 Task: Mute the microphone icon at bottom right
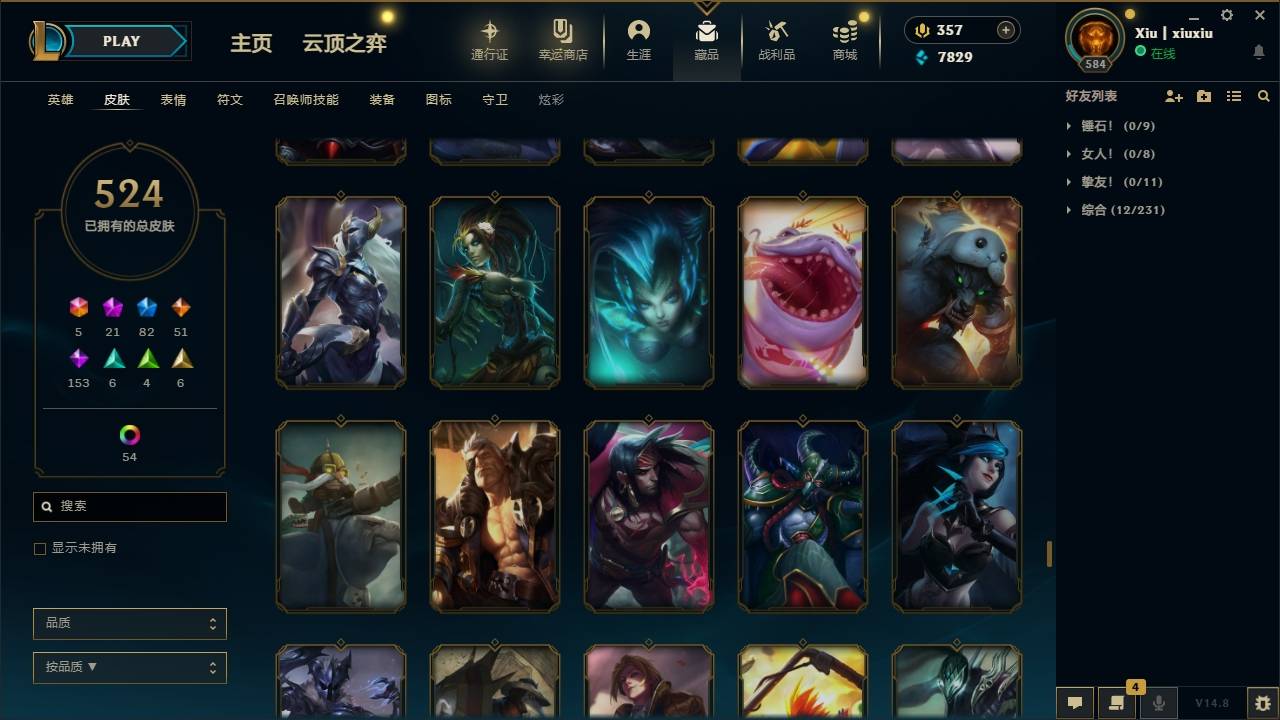tap(1158, 703)
